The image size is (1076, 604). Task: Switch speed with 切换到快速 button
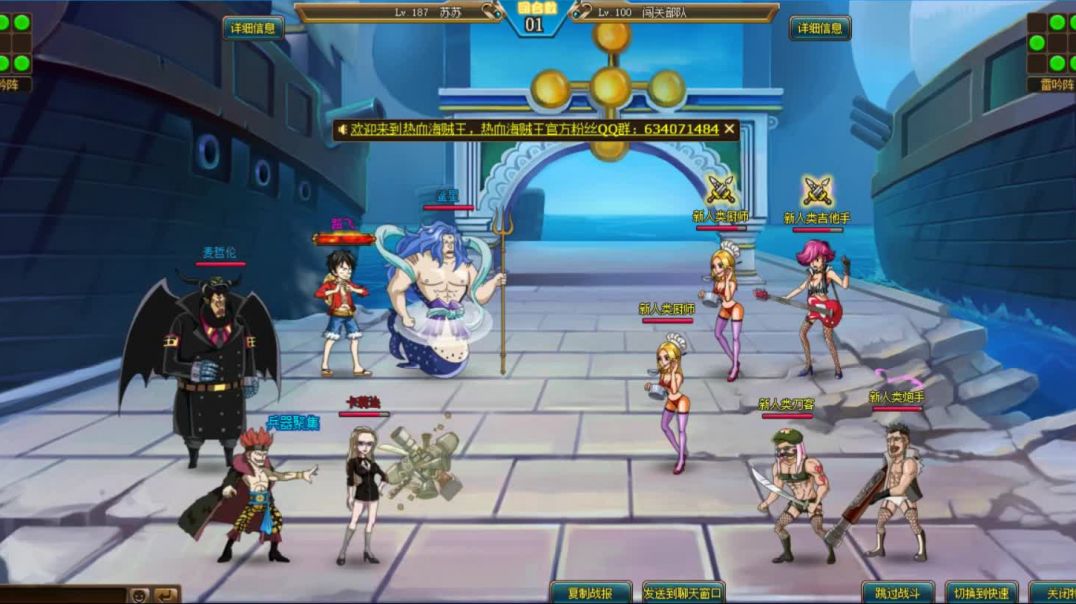point(982,593)
